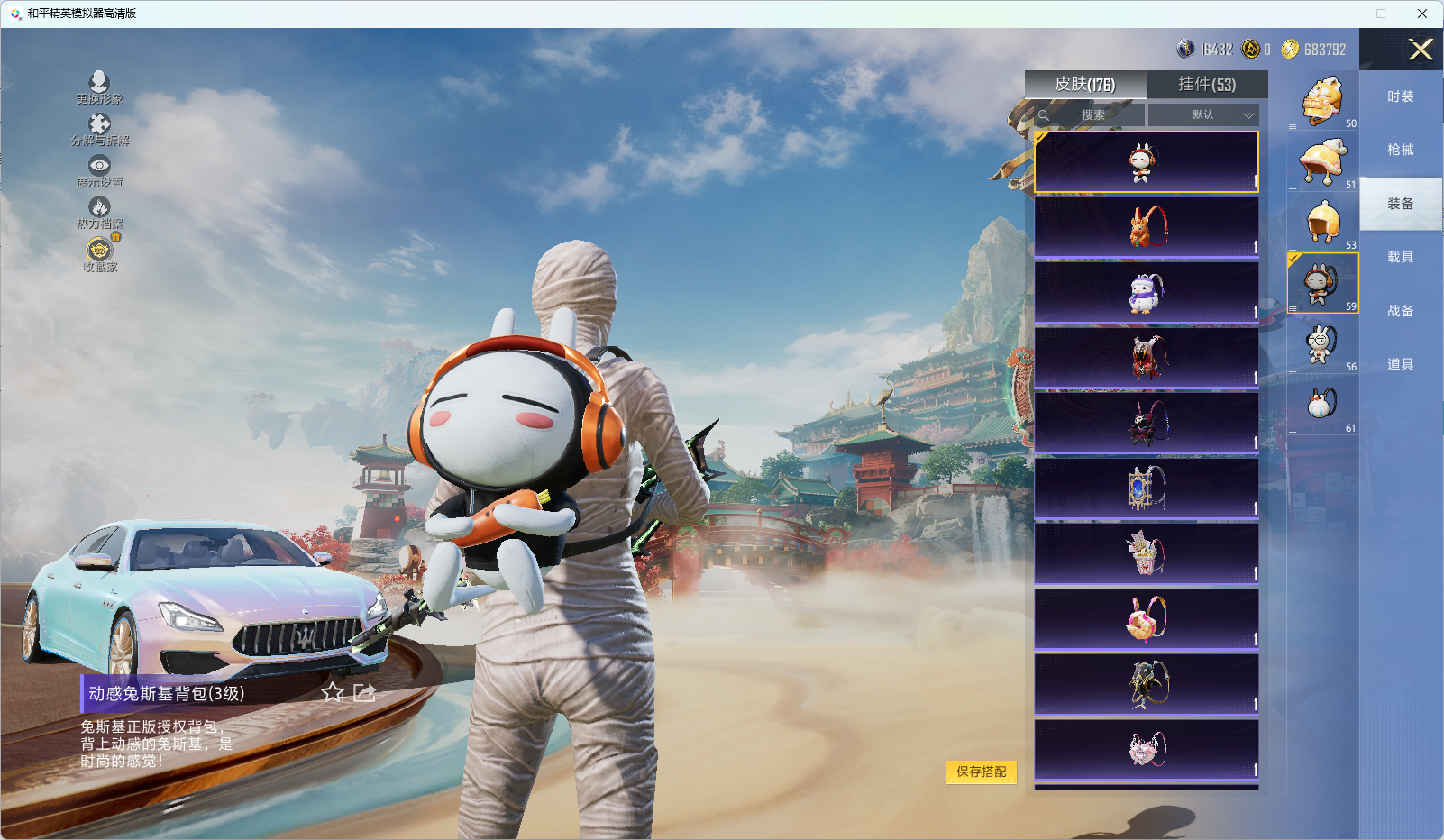Minimize the emulator window
Viewport: 1444px width, 840px height.
pos(1340,14)
